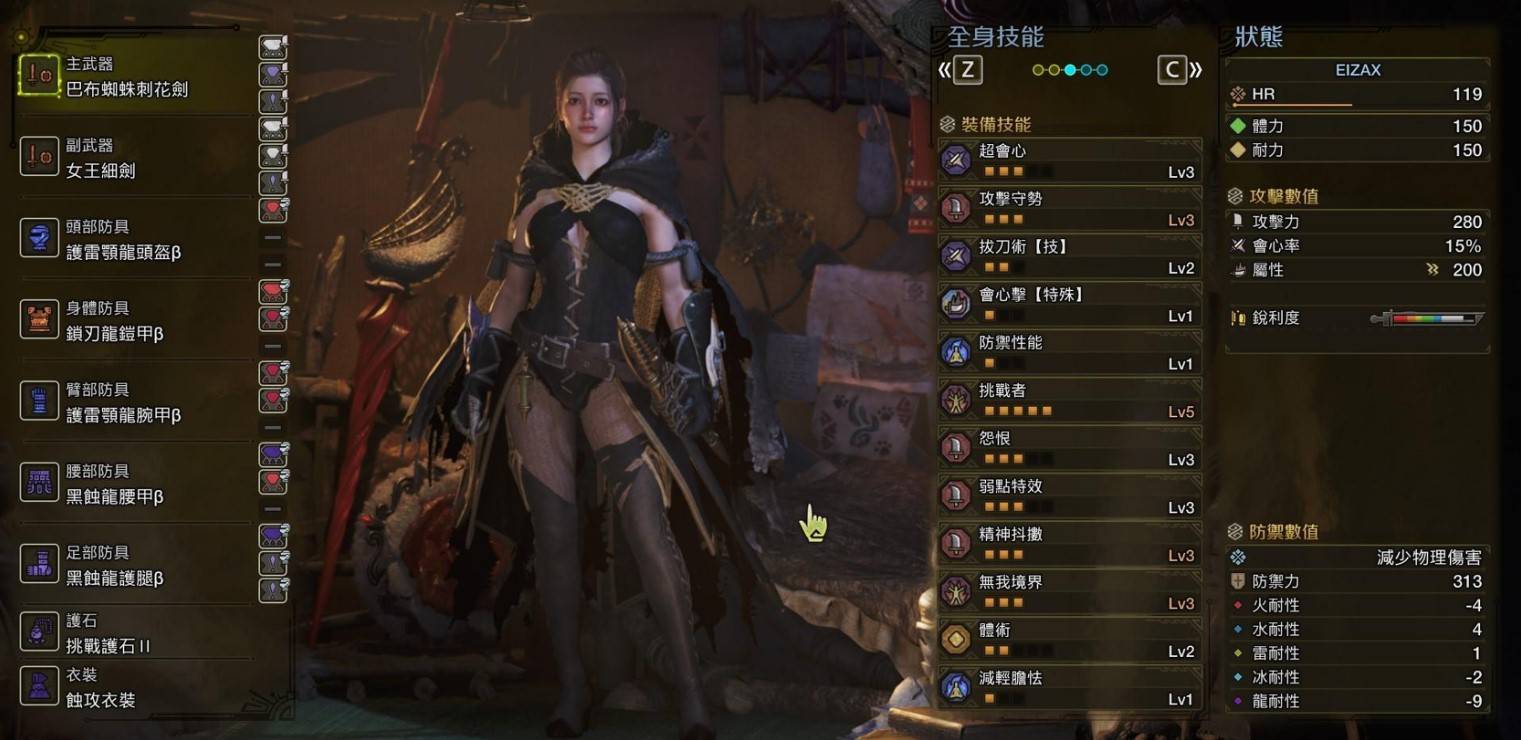Open the 怨恨 skill entry
Image resolution: width=1521 pixels, height=740 pixels.
pyautogui.click(x=1069, y=449)
